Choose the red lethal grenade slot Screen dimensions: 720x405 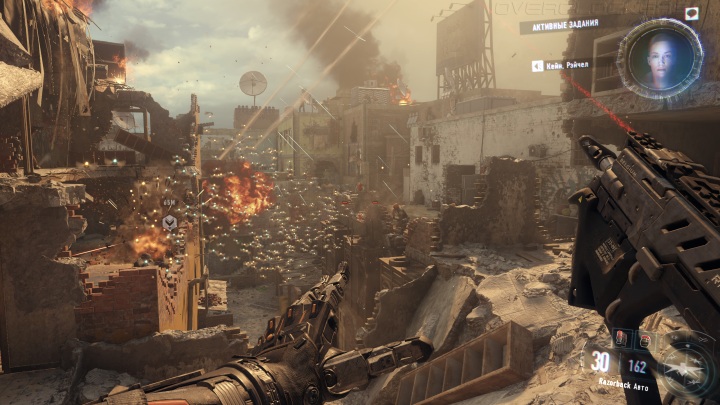tap(619, 340)
